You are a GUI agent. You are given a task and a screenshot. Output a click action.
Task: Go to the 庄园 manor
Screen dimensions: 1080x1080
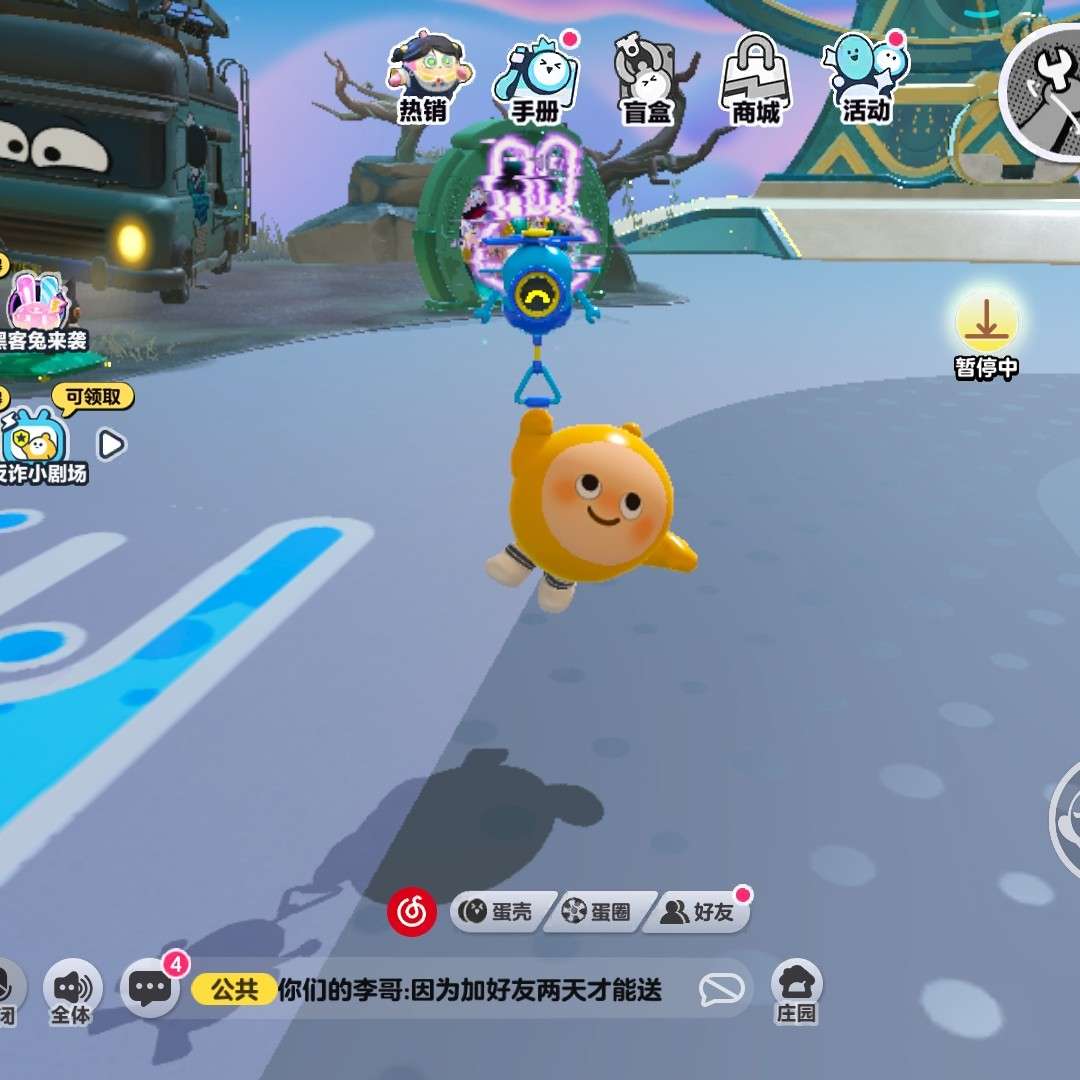click(797, 989)
